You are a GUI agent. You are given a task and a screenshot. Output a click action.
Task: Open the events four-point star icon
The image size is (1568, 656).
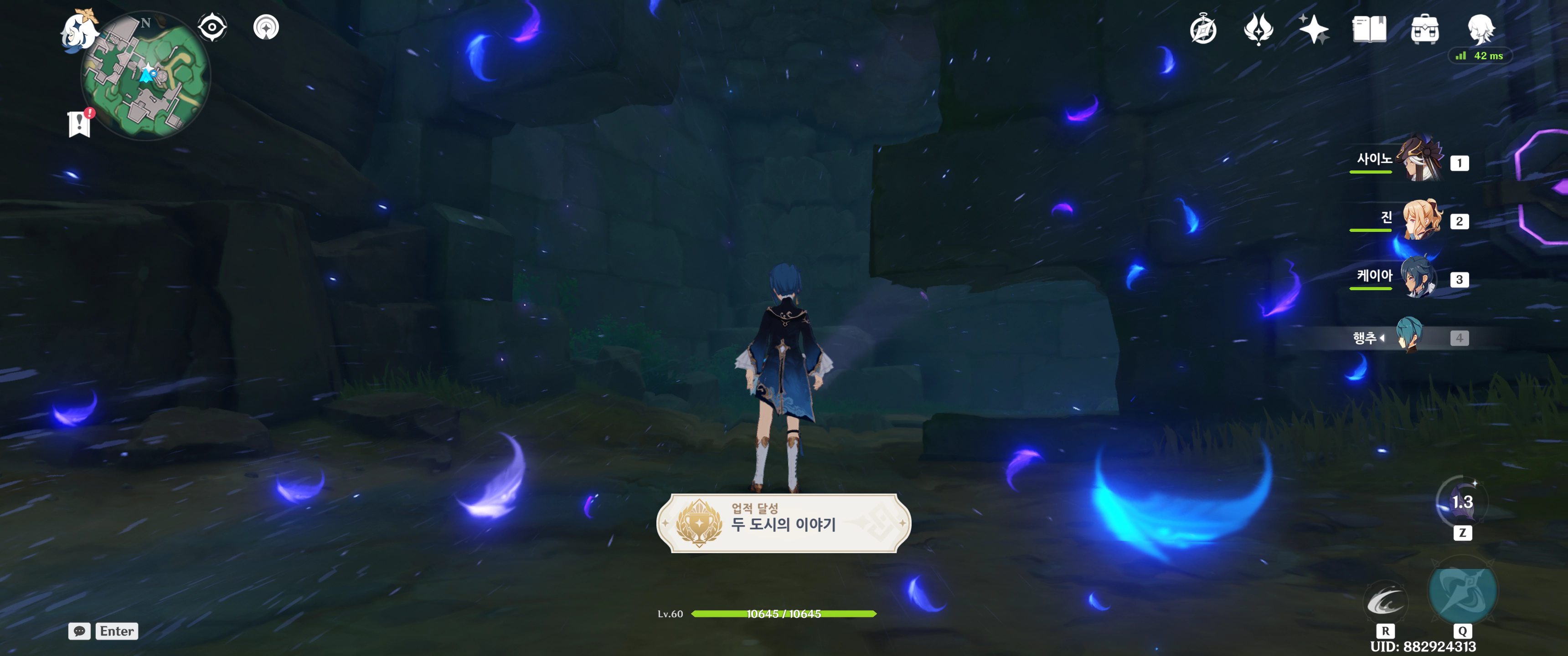point(1258,29)
